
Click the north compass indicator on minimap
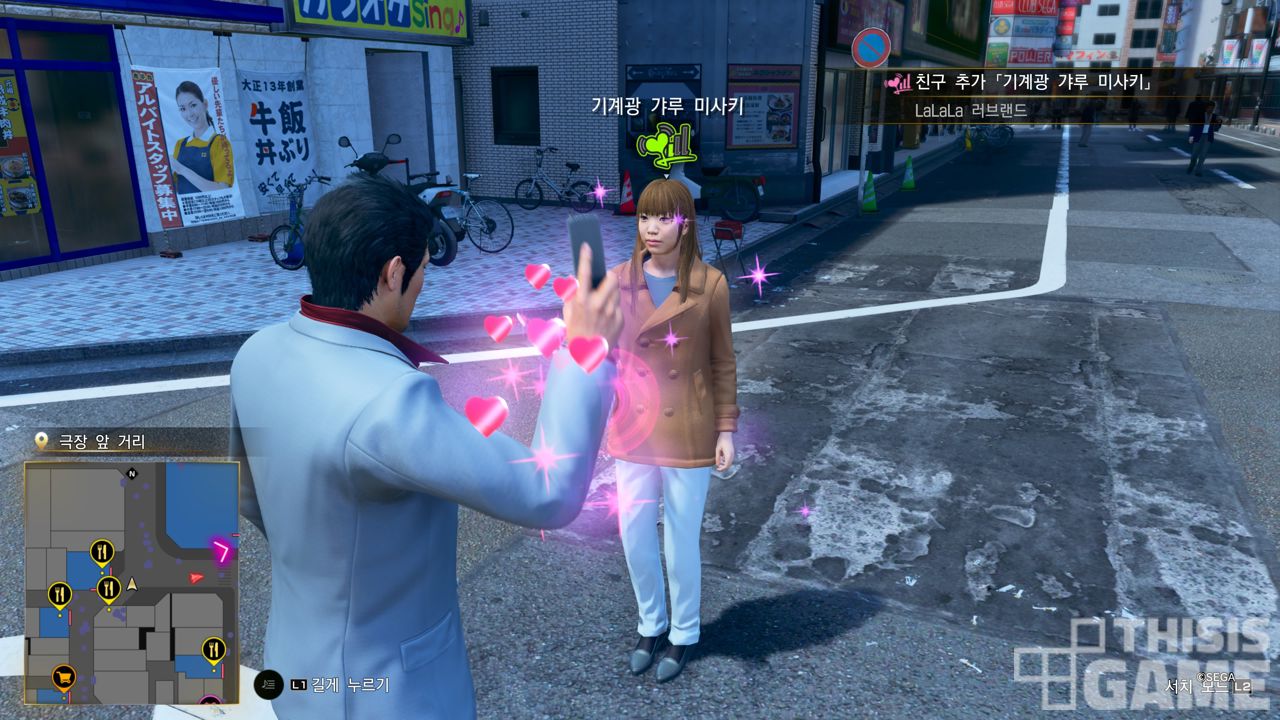(x=131, y=473)
